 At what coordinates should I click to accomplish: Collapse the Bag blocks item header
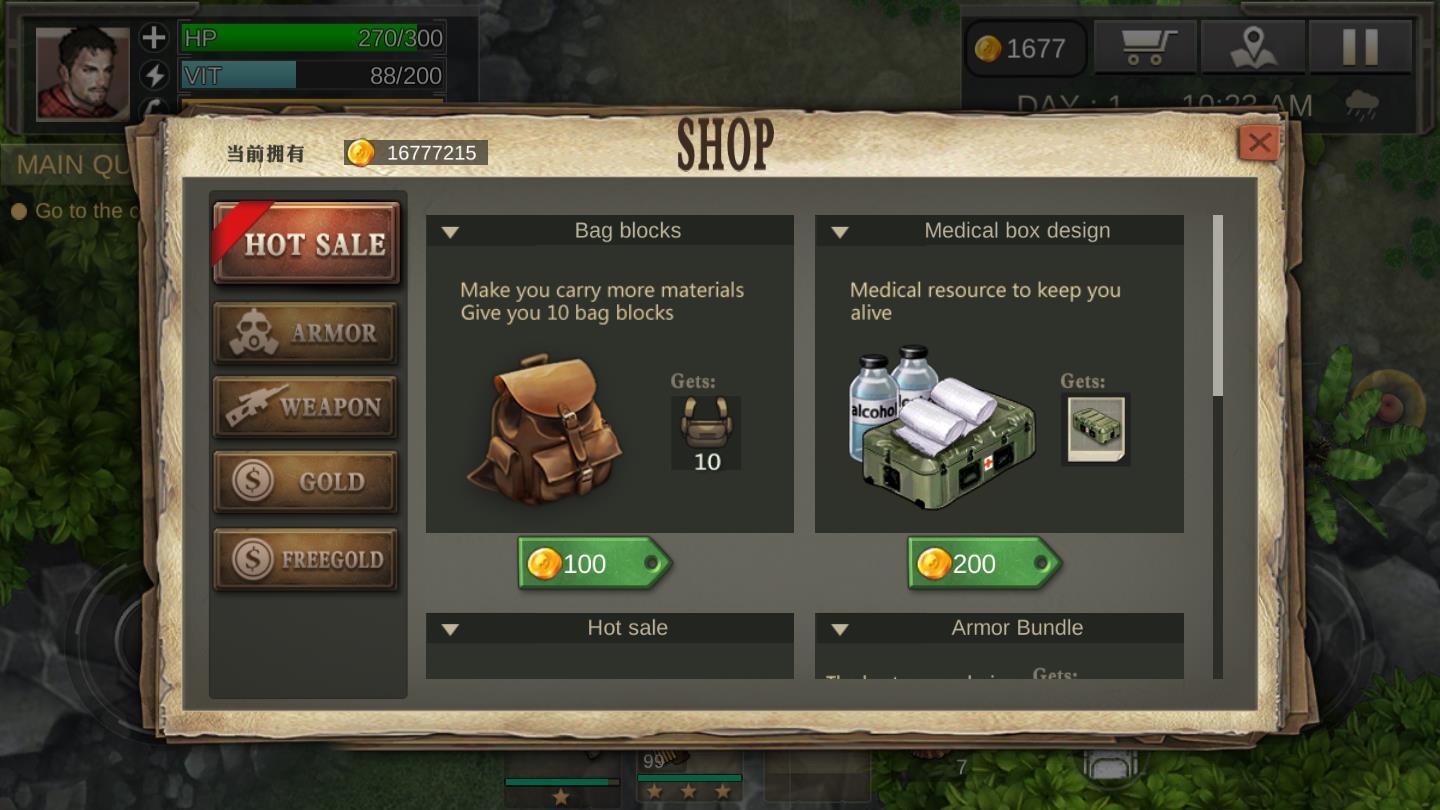tap(451, 232)
